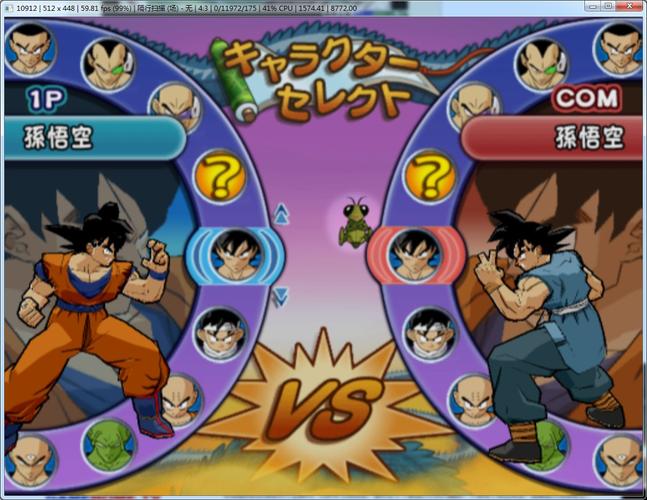Pick Piccolo portrait on 1P wheel
Viewport: 647px width, 500px height.
(108, 443)
